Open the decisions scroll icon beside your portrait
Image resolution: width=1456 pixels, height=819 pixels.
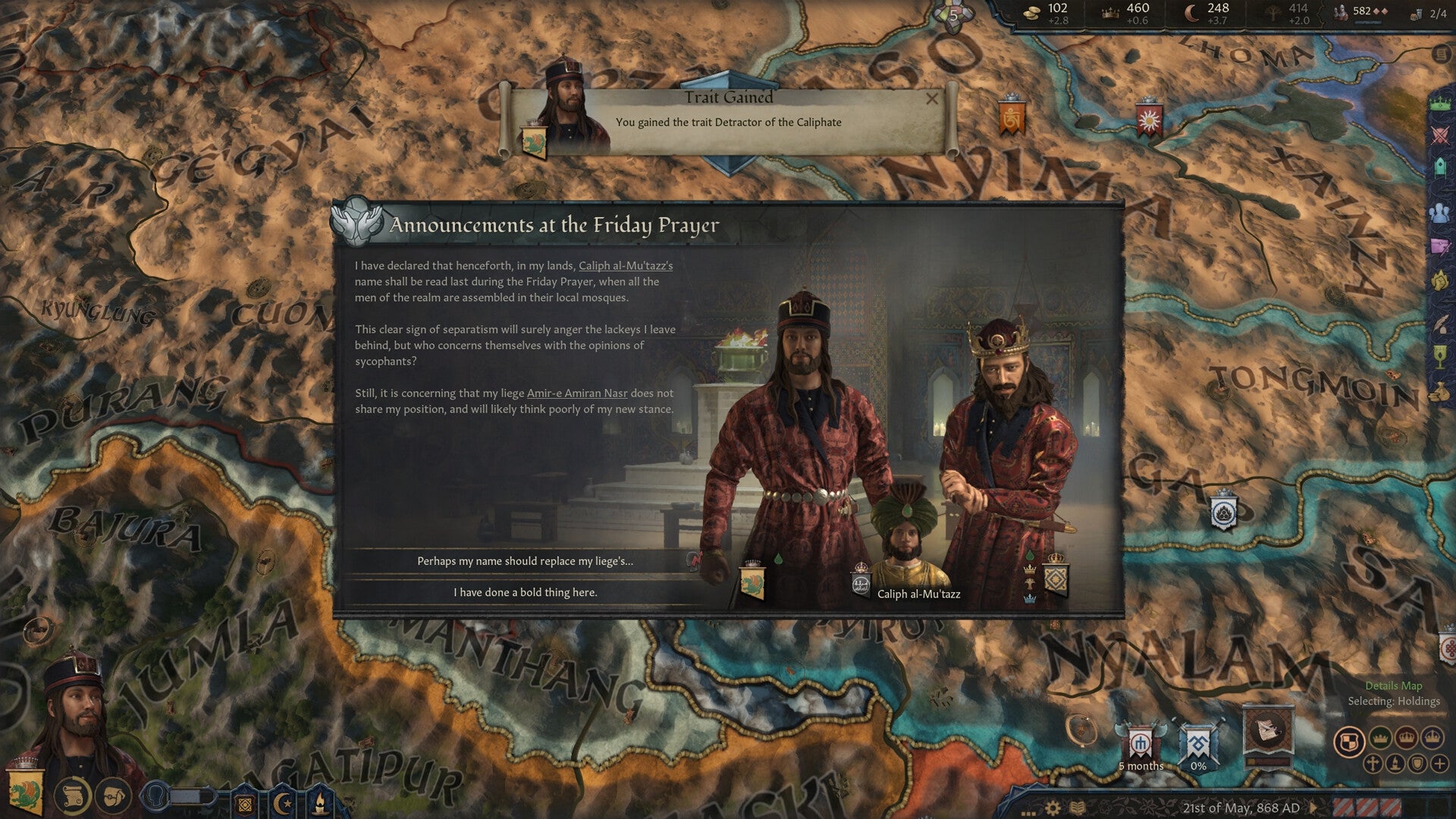[x=73, y=796]
